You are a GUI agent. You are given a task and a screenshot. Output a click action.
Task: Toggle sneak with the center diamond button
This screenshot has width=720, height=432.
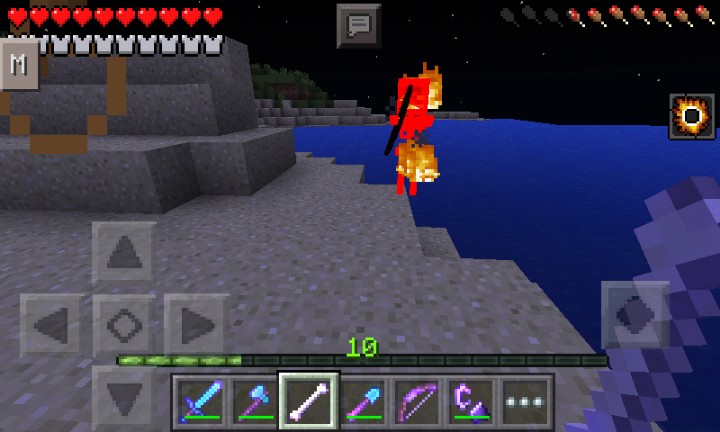[124, 325]
